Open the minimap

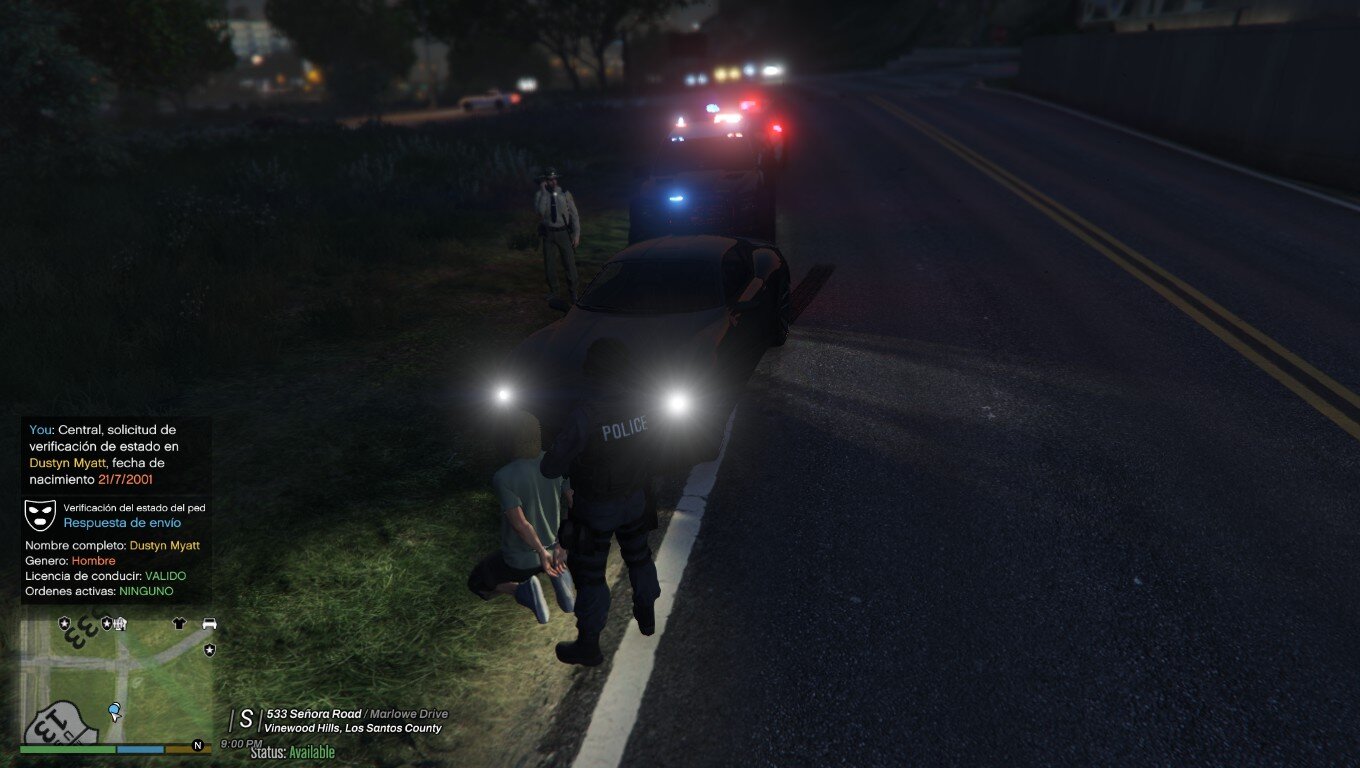(117, 680)
